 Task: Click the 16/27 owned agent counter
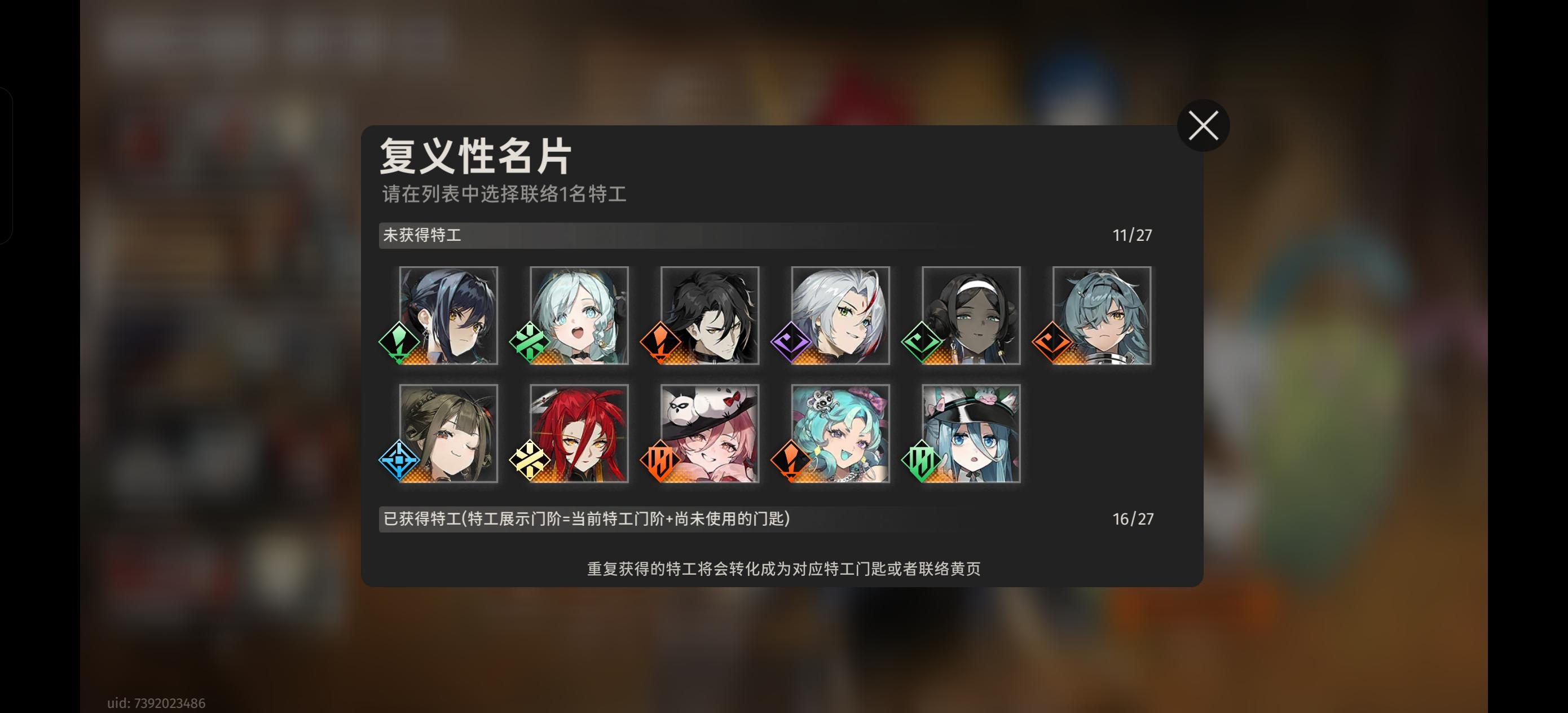pos(1132,519)
